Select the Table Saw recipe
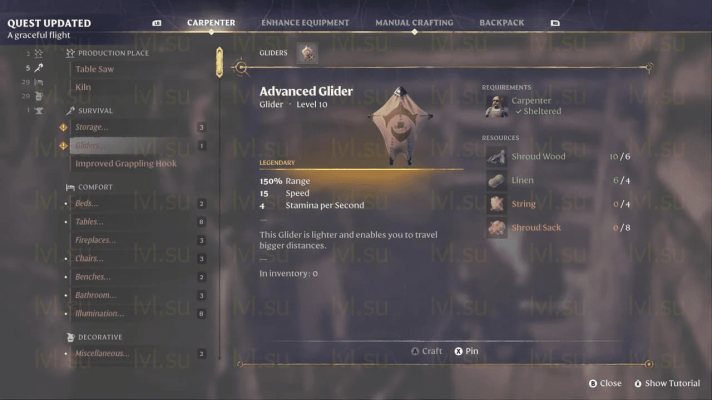Image resolution: width=712 pixels, height=400 pixels. coord(97,69)
